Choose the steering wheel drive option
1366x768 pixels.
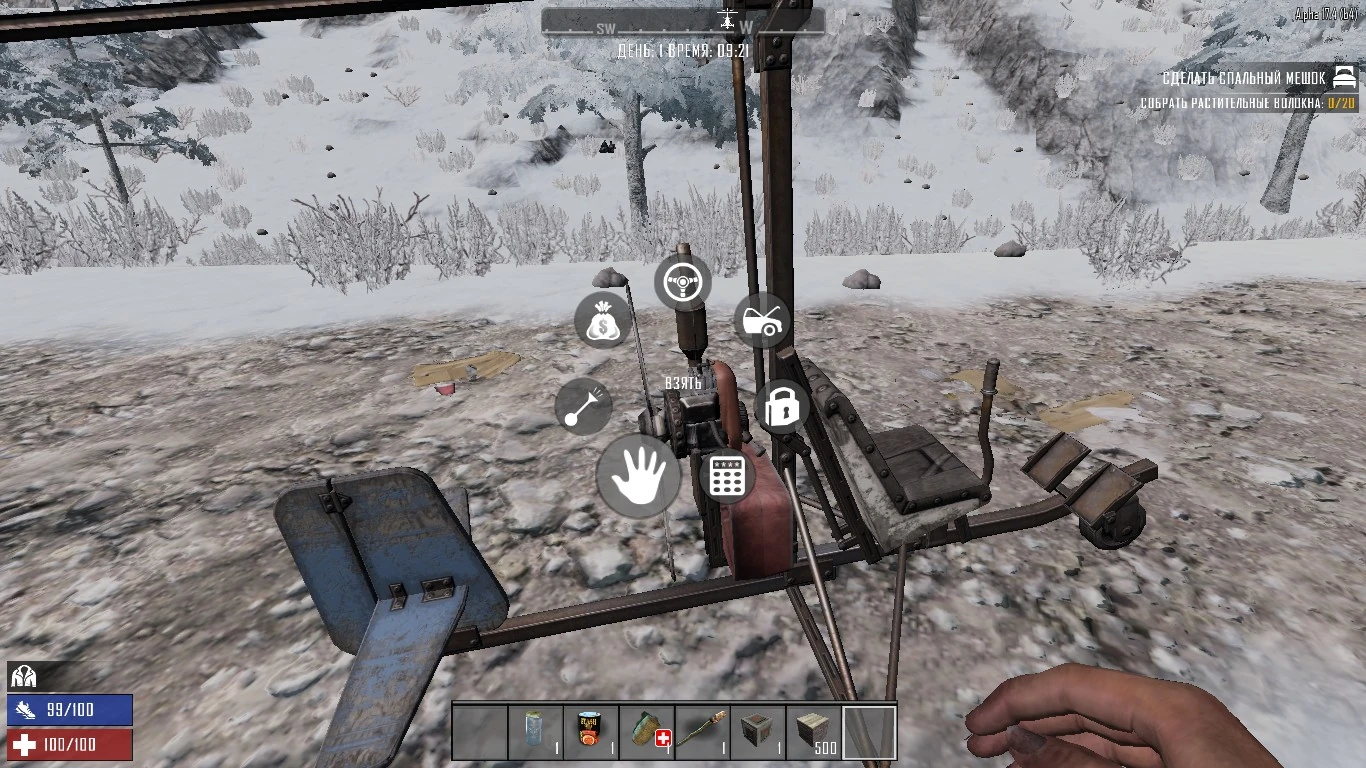coord(682,282)
